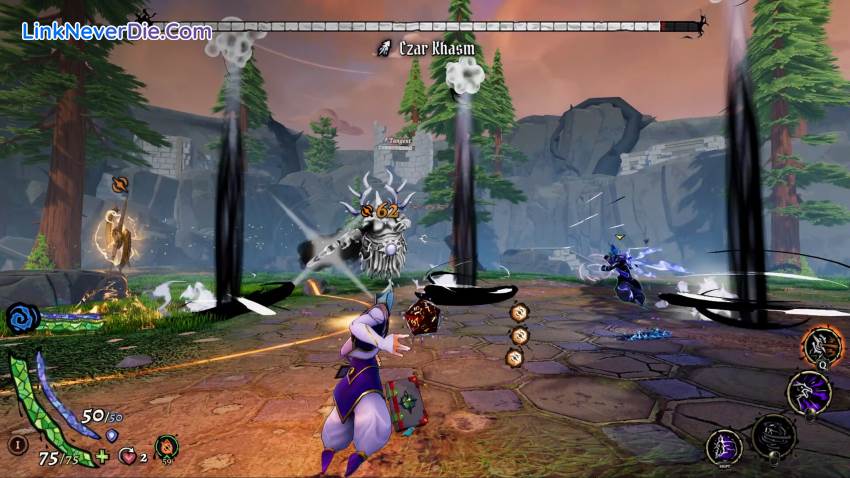850x478 pixels.
Task: Trigger the purple fist ability
Action: (724, 446)
